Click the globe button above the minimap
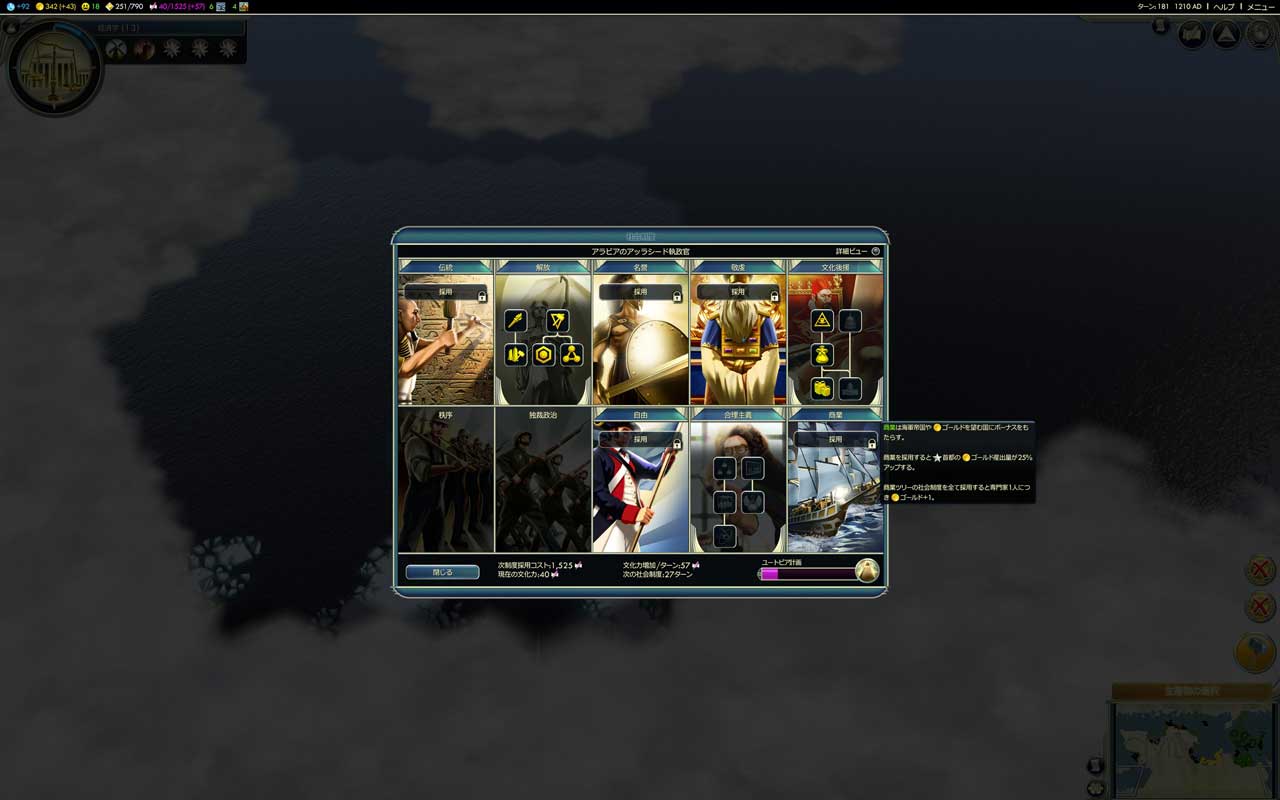This screenshot has height=800, width=1280. (x=1255, y=652)
